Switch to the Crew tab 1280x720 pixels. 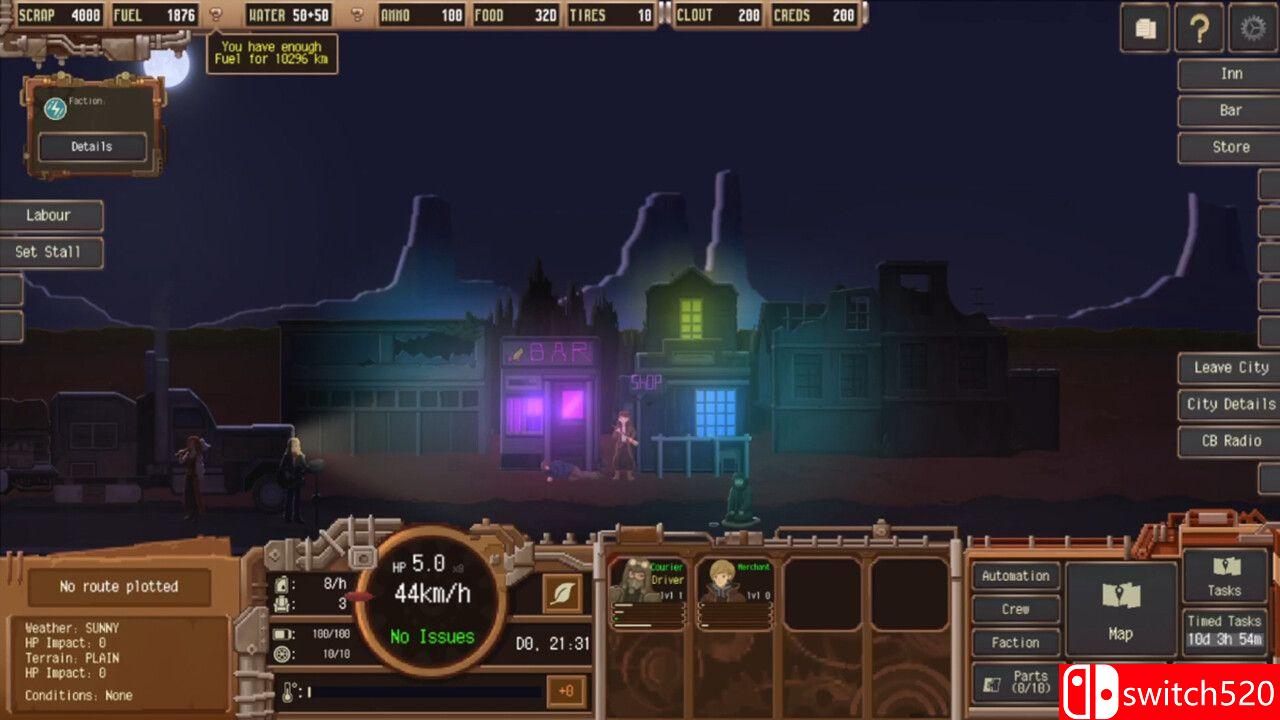click(x=1015, y=609)
